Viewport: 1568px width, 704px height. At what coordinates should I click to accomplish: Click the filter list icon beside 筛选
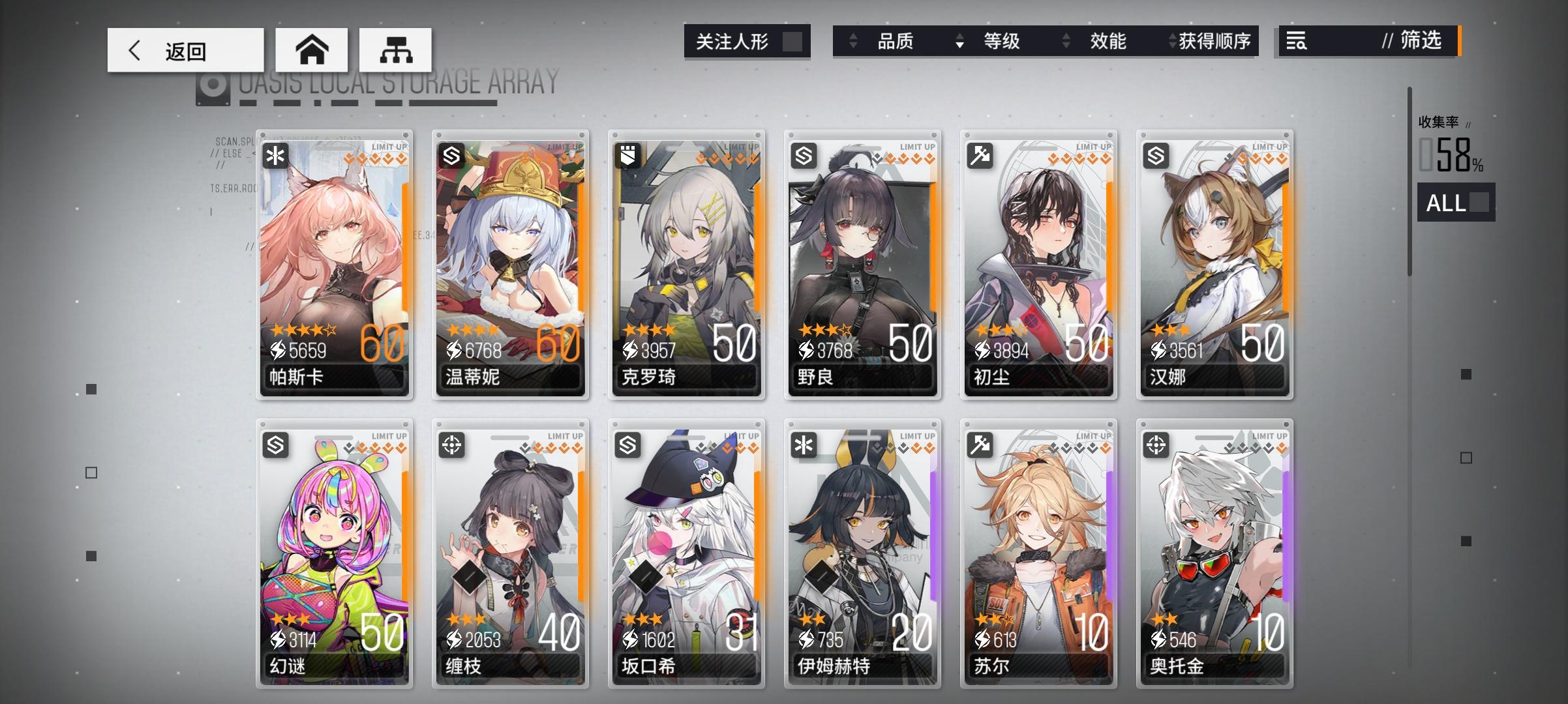1298,41
